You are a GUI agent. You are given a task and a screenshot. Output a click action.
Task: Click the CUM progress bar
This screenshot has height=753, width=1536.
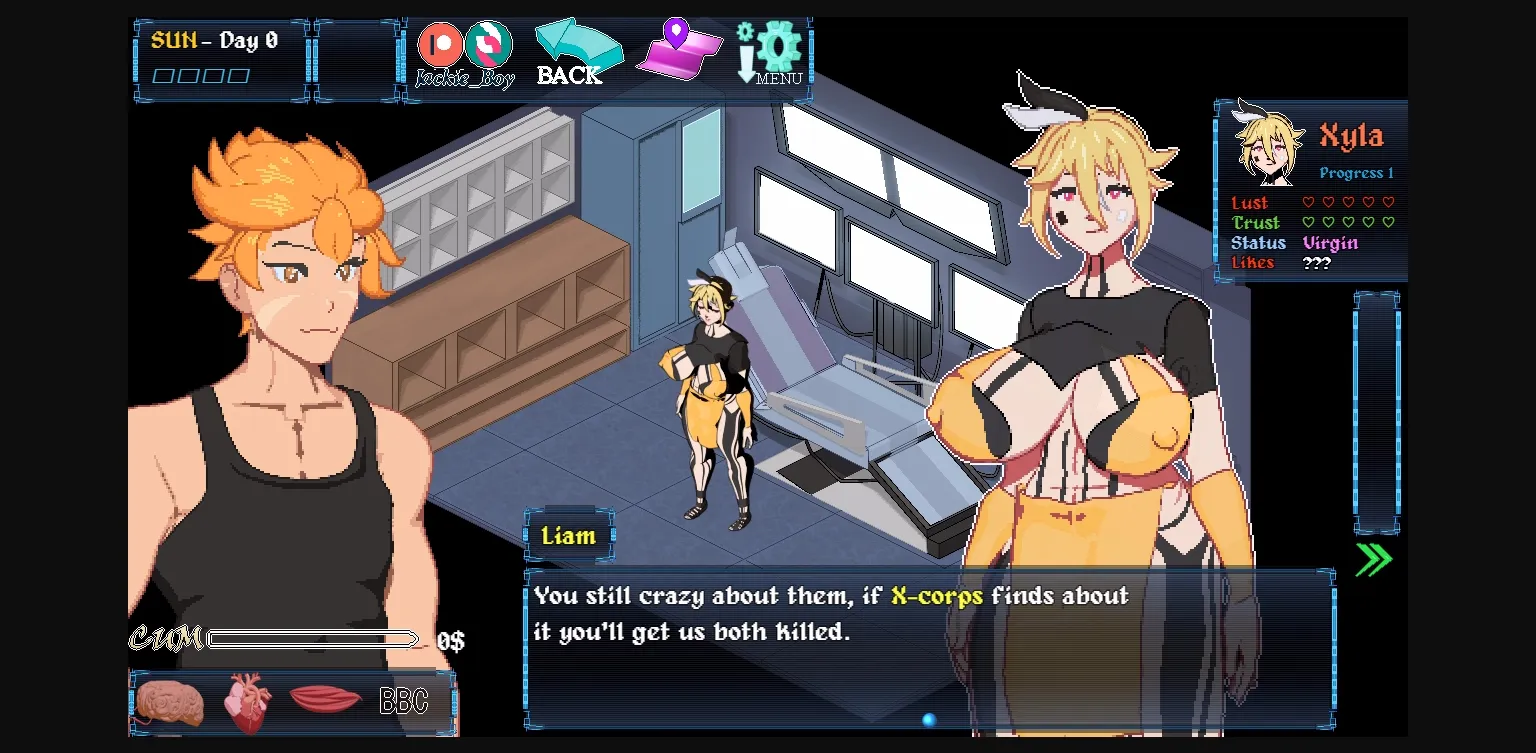click(x=313, y=637)
